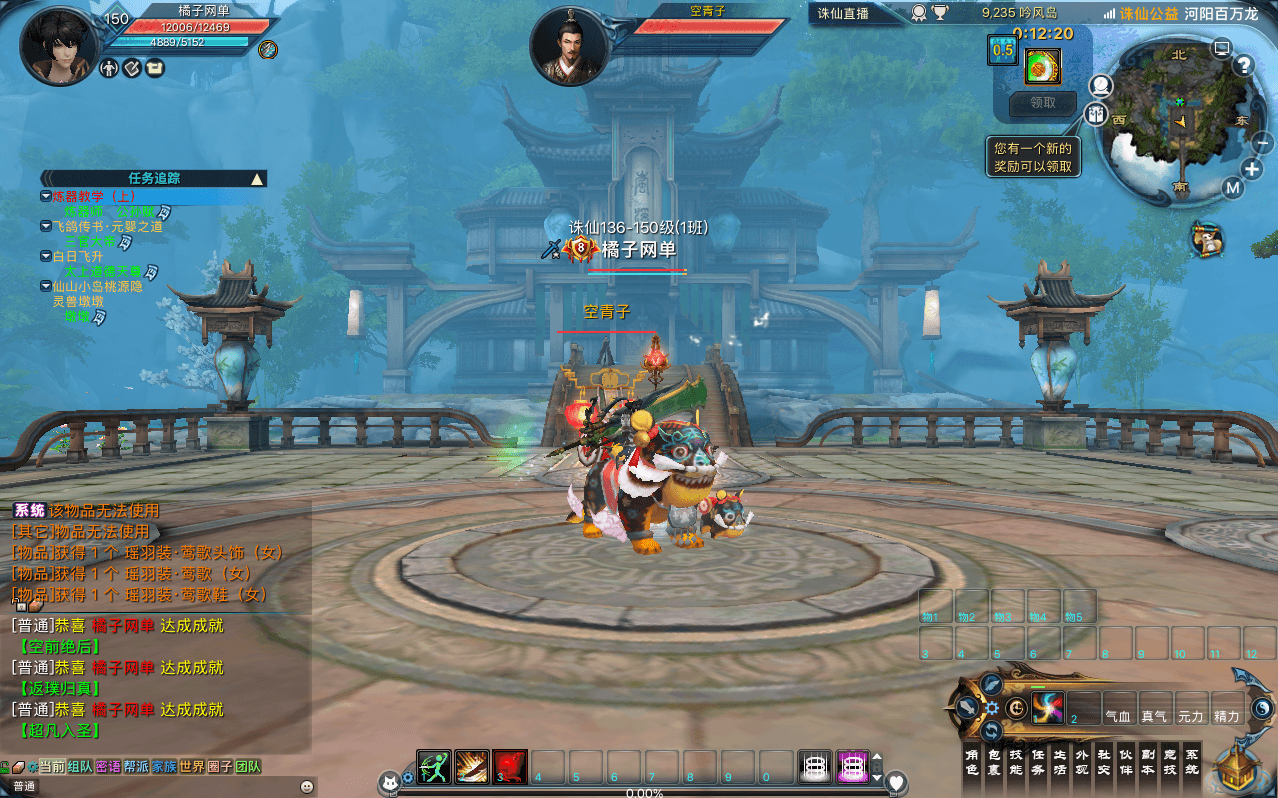
Task: Open the 包裹 bag menu
Action: (x=995, y=762)
